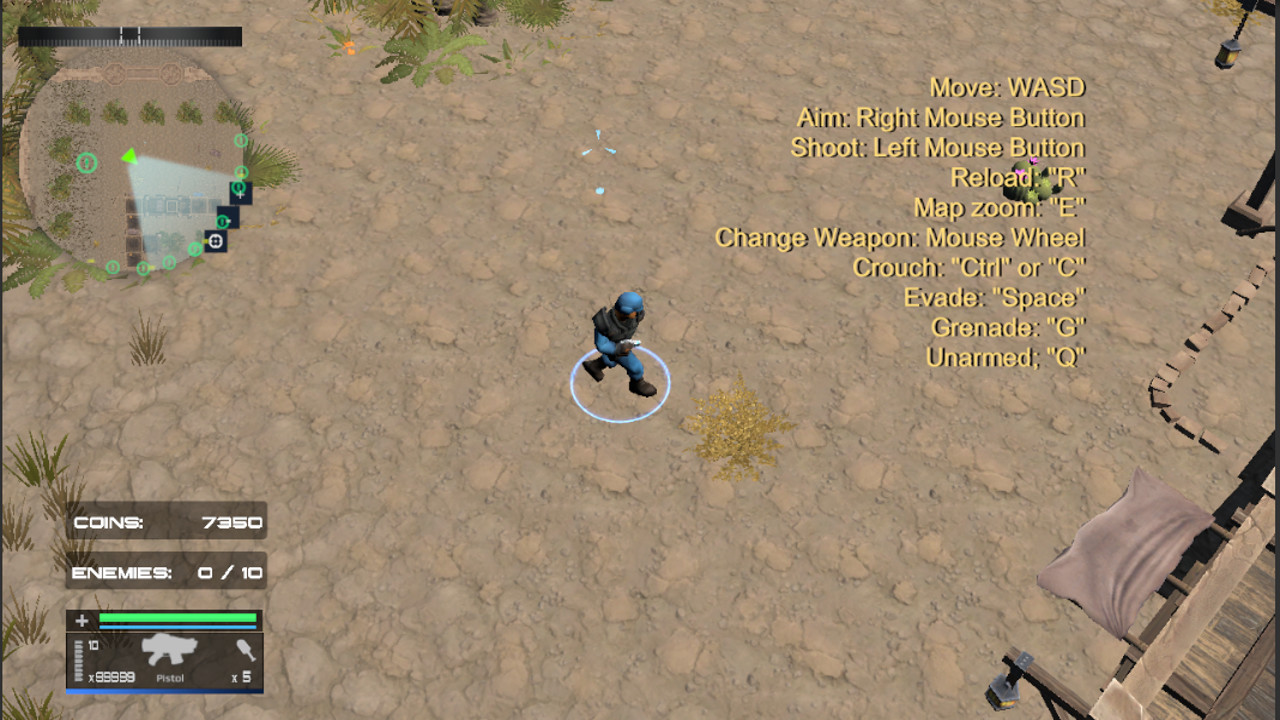
Task: Toggle a green enemy marker on the minimap
Action: [x=86, y=161]
